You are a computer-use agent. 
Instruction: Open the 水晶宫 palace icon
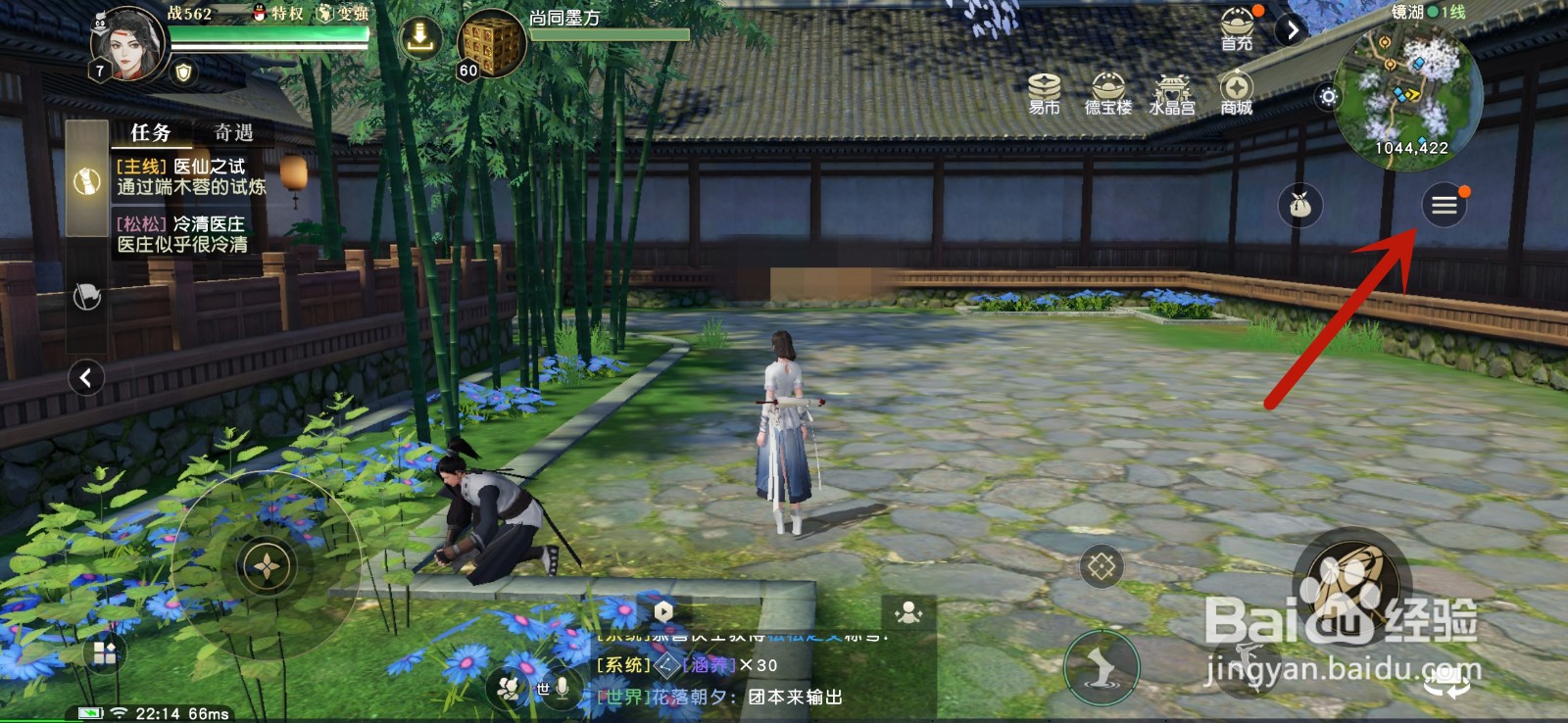coord(1173,86)
